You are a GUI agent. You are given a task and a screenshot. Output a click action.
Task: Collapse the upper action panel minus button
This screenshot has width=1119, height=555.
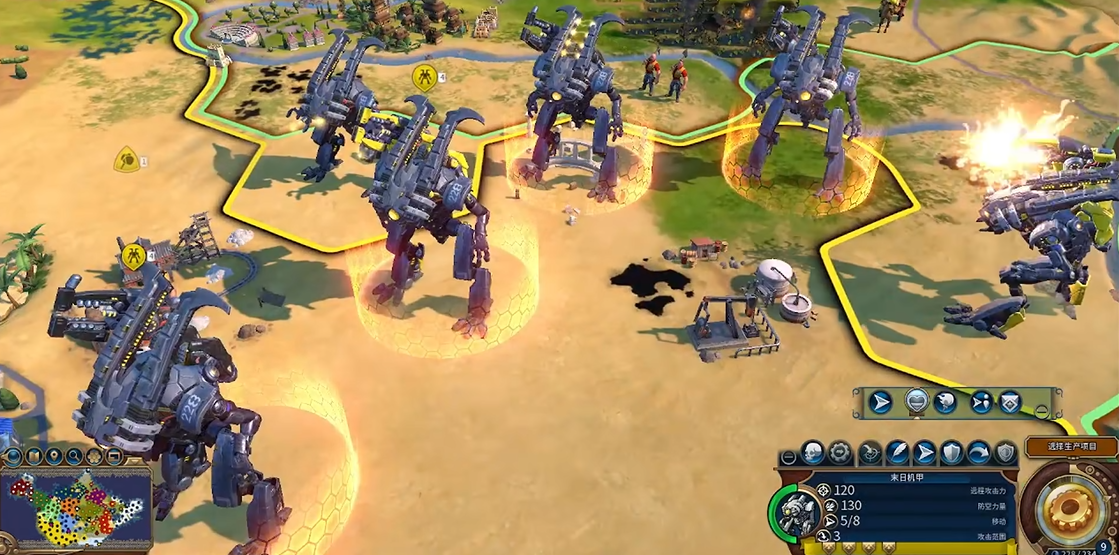(x=1042, y=410)
